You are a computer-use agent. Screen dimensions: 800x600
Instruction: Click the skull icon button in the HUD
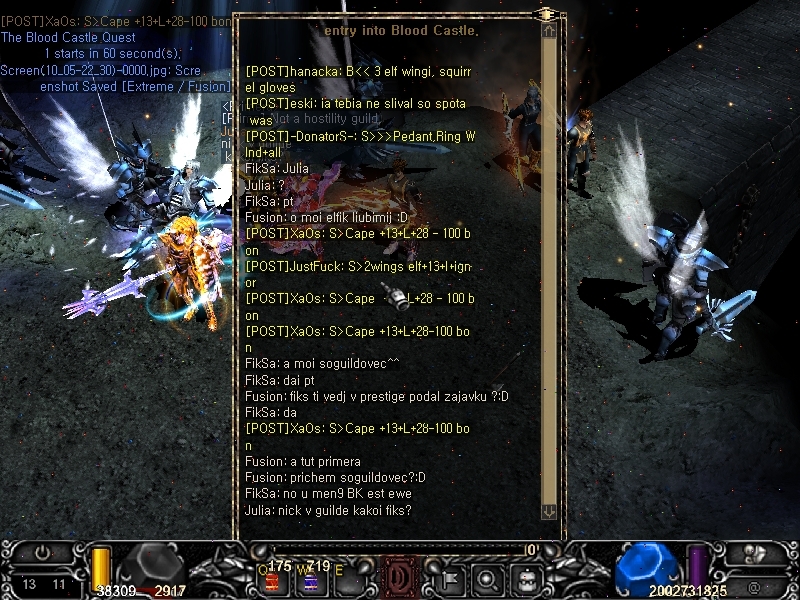(757, 552)
